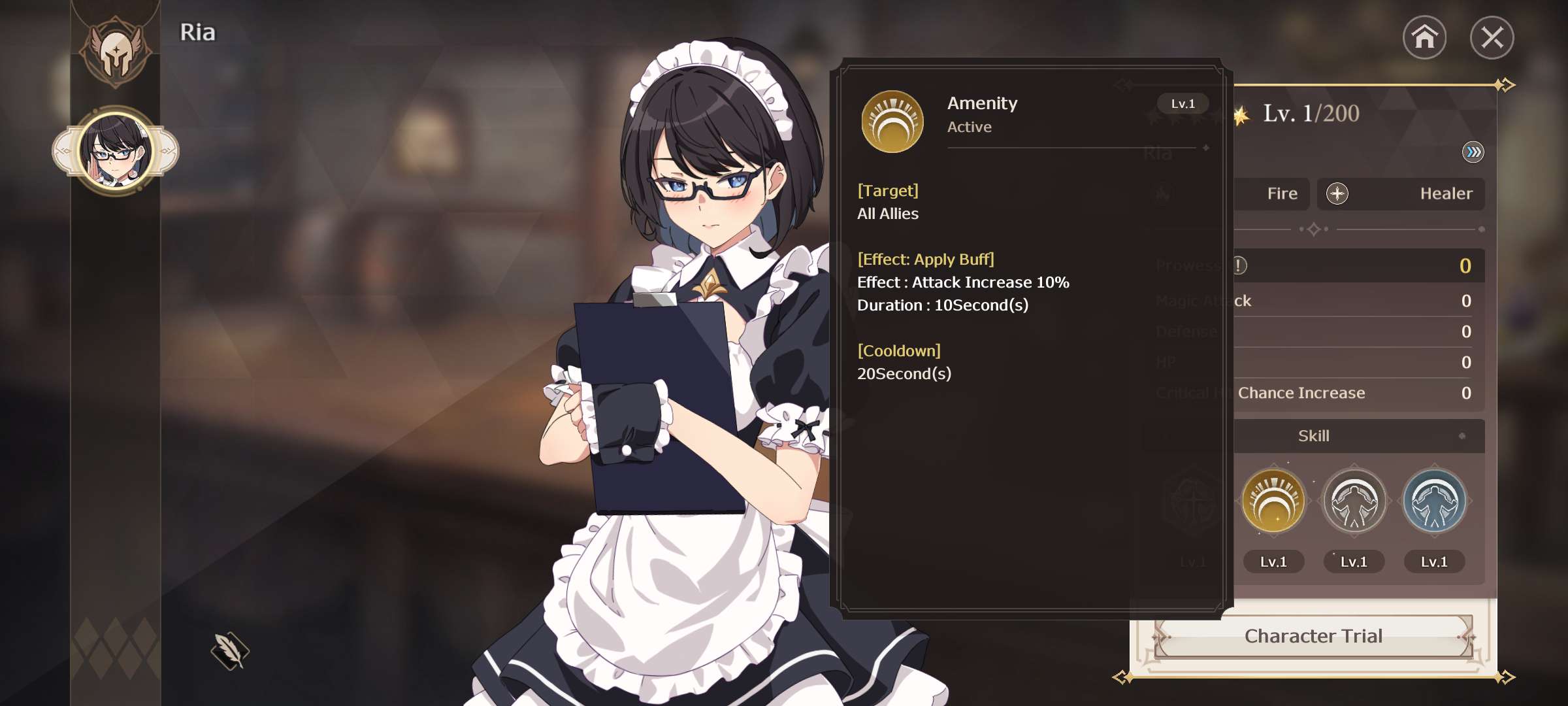1568x706 pixels.
Task: Close the character screen
Action: pyautogui.click(x=1492, y=37)
